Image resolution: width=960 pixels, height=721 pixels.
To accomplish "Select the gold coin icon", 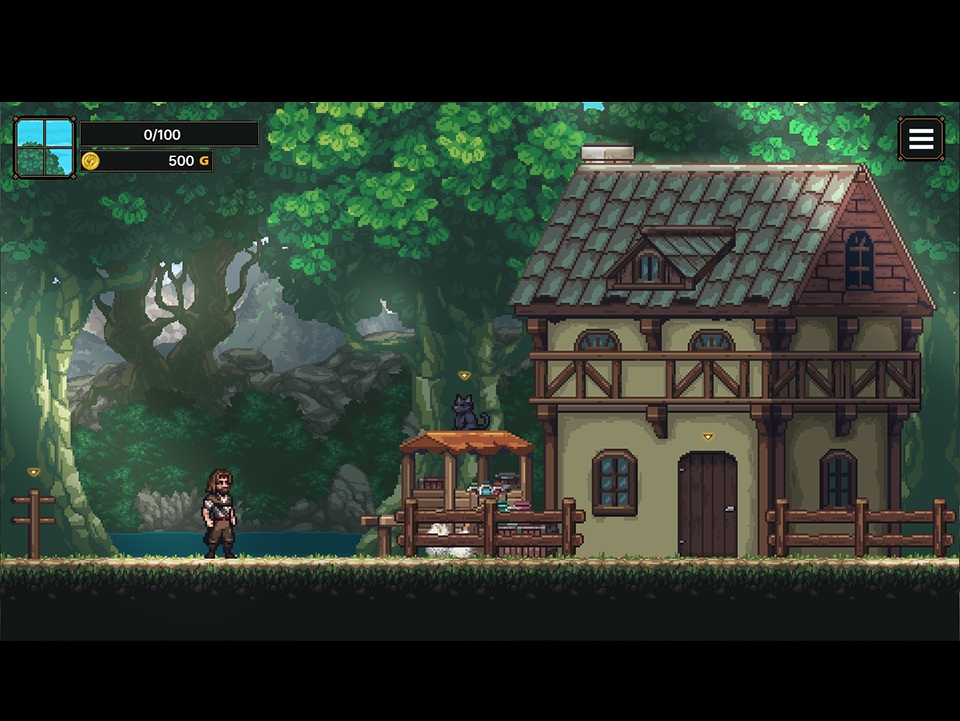I will 91,161.
